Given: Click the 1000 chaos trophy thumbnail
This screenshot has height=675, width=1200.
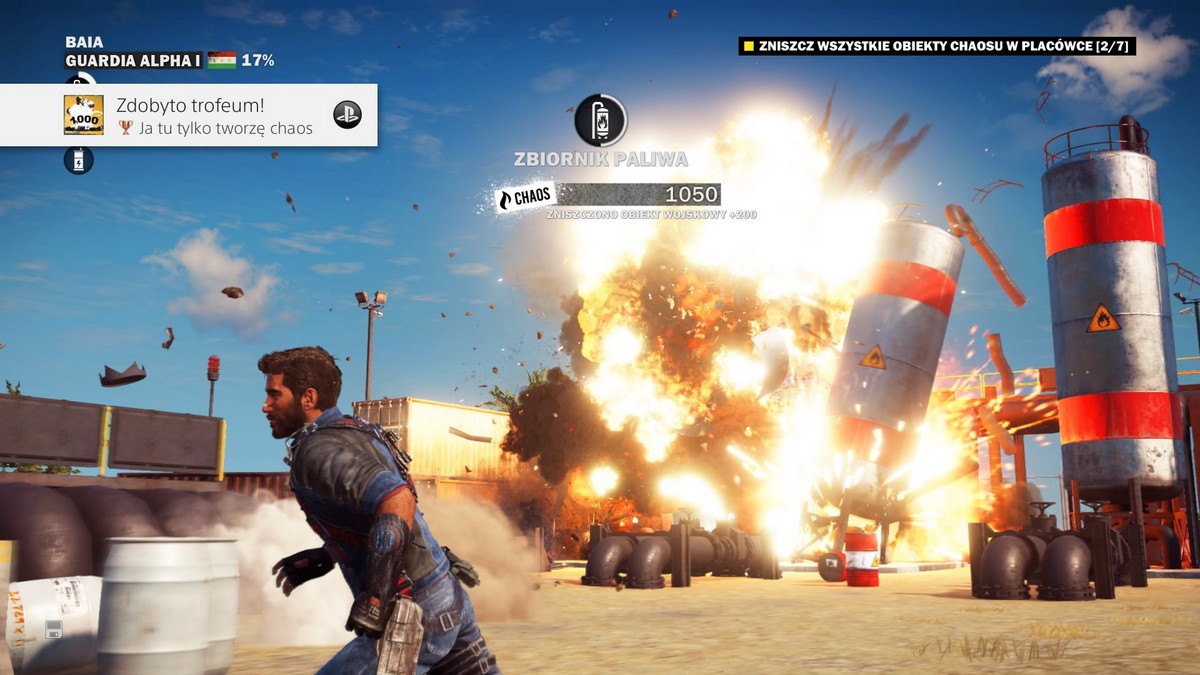Looking at the screenshot, I should tap(84, 115).
